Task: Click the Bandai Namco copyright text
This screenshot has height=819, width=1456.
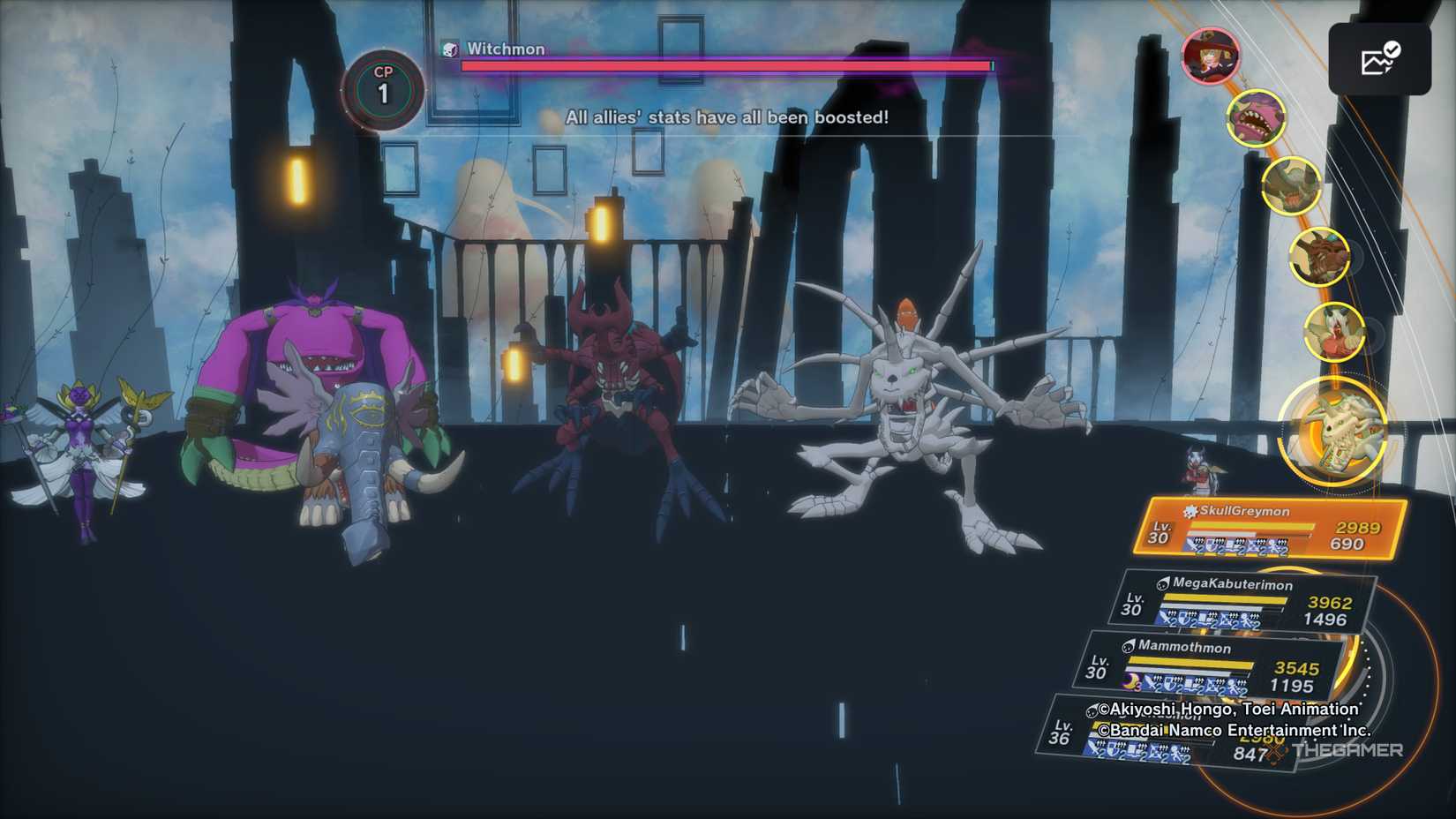Action: [1234, 731]
